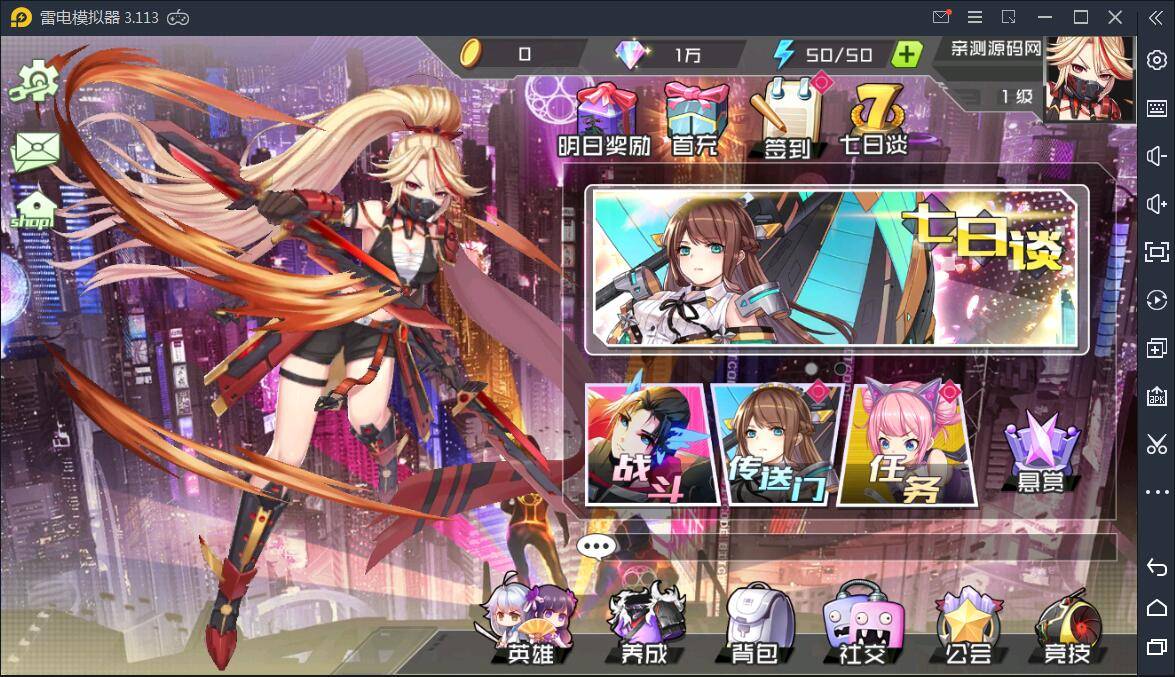
Task: Open the 公会 guild menu
Action: tap(967, 625)
